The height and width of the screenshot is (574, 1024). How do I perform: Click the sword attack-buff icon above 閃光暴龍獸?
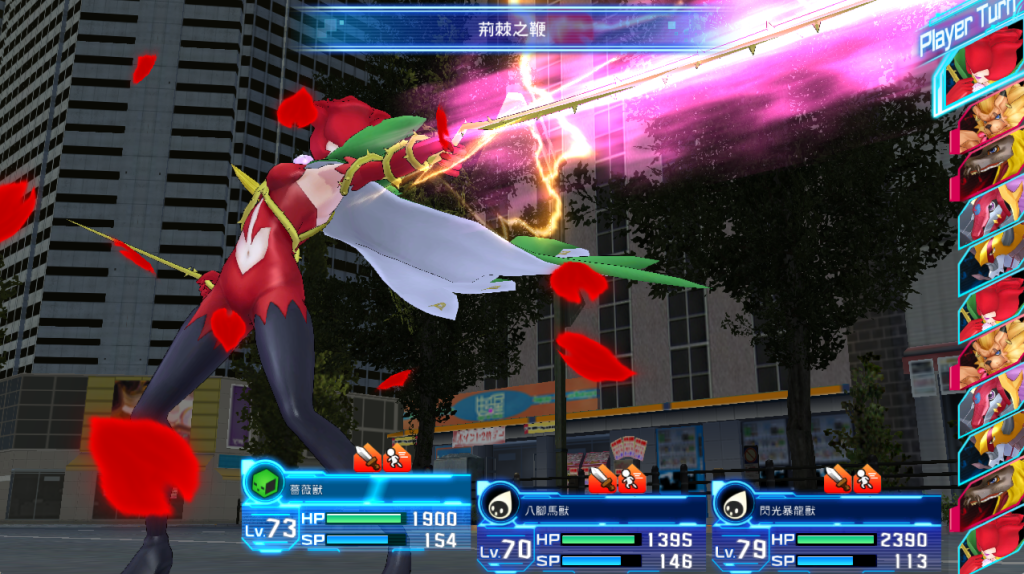tap(837, 480)
